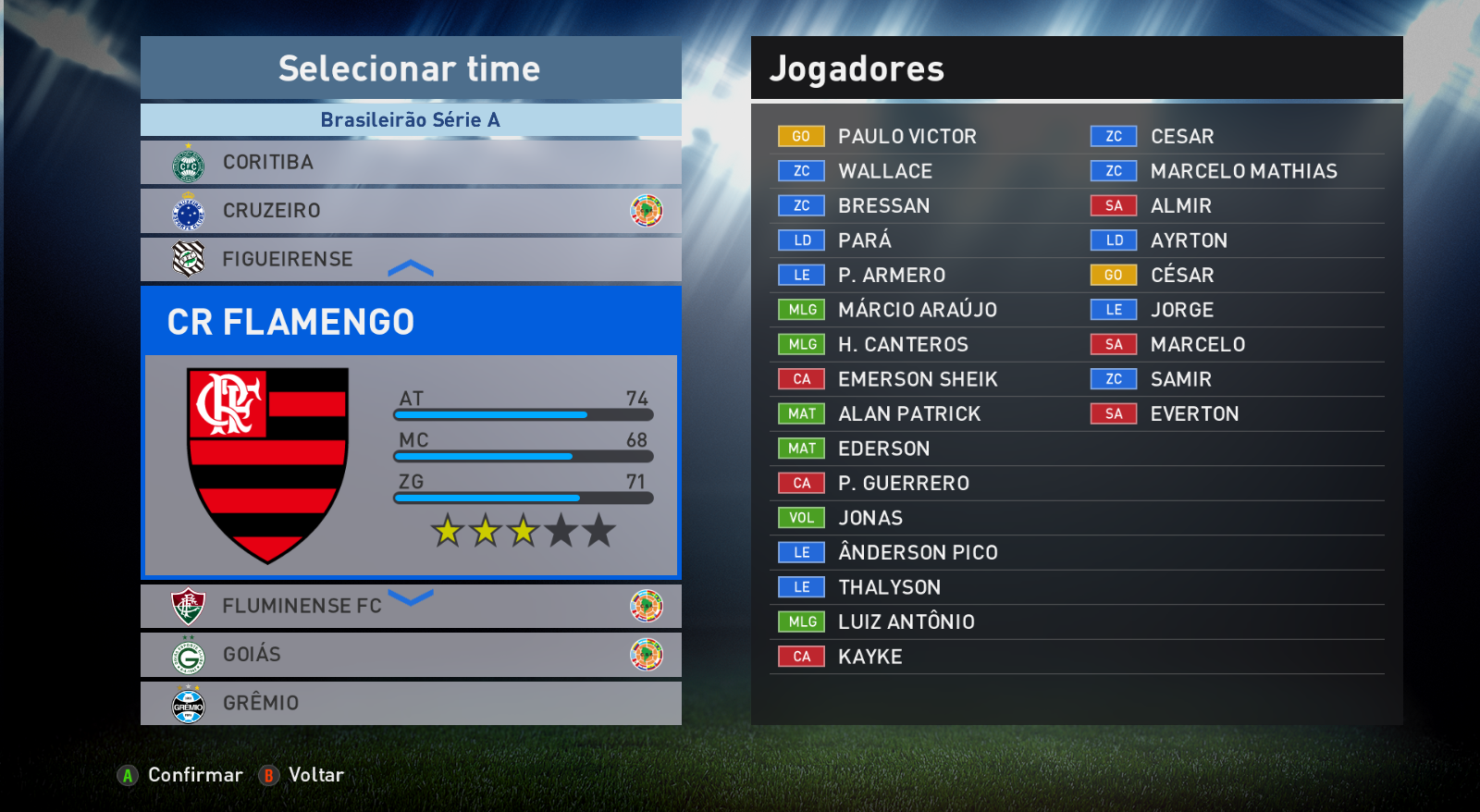
Task: Select goalkeeper Paulo Victor in player list
Action: click(906, 137)
